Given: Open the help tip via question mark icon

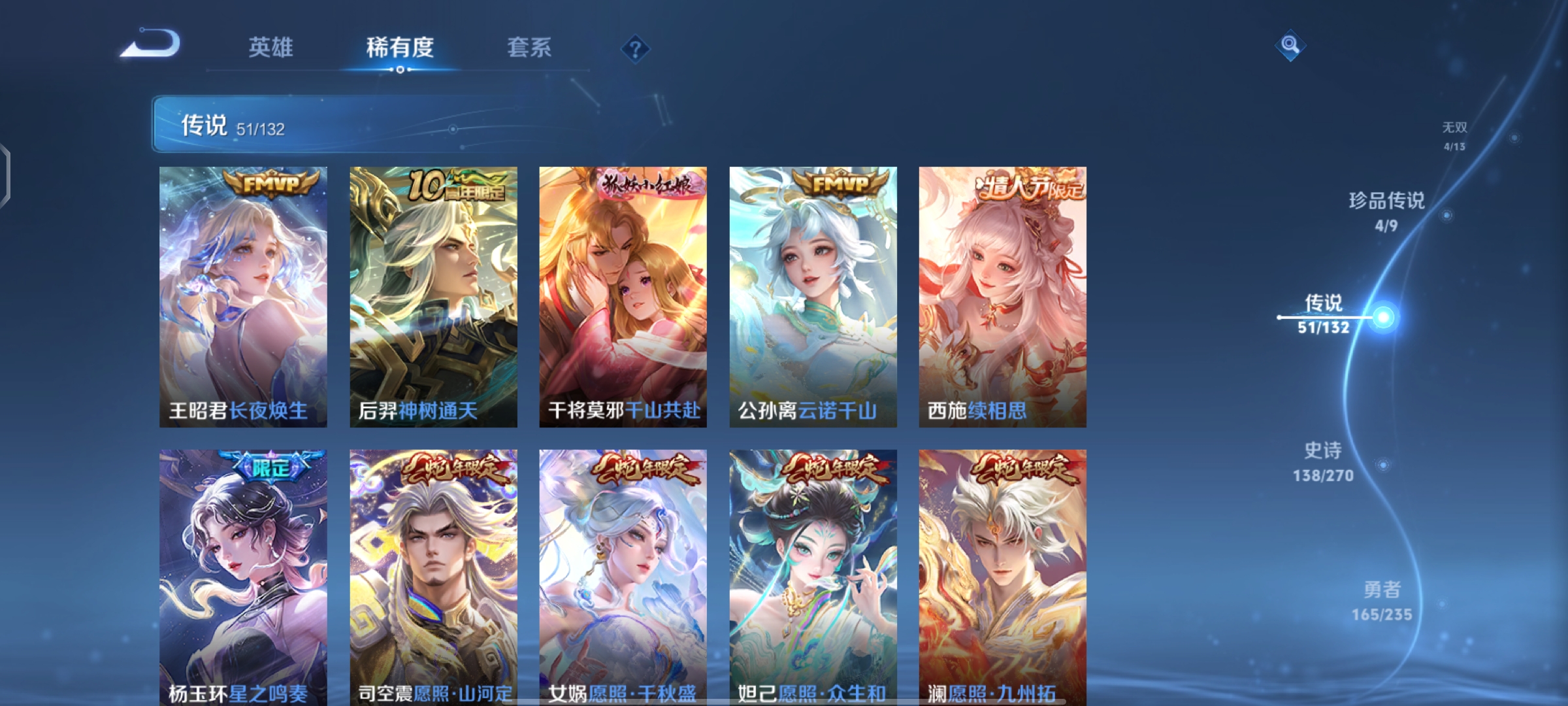Looking at the screenshot, I should tap(635, 48).
